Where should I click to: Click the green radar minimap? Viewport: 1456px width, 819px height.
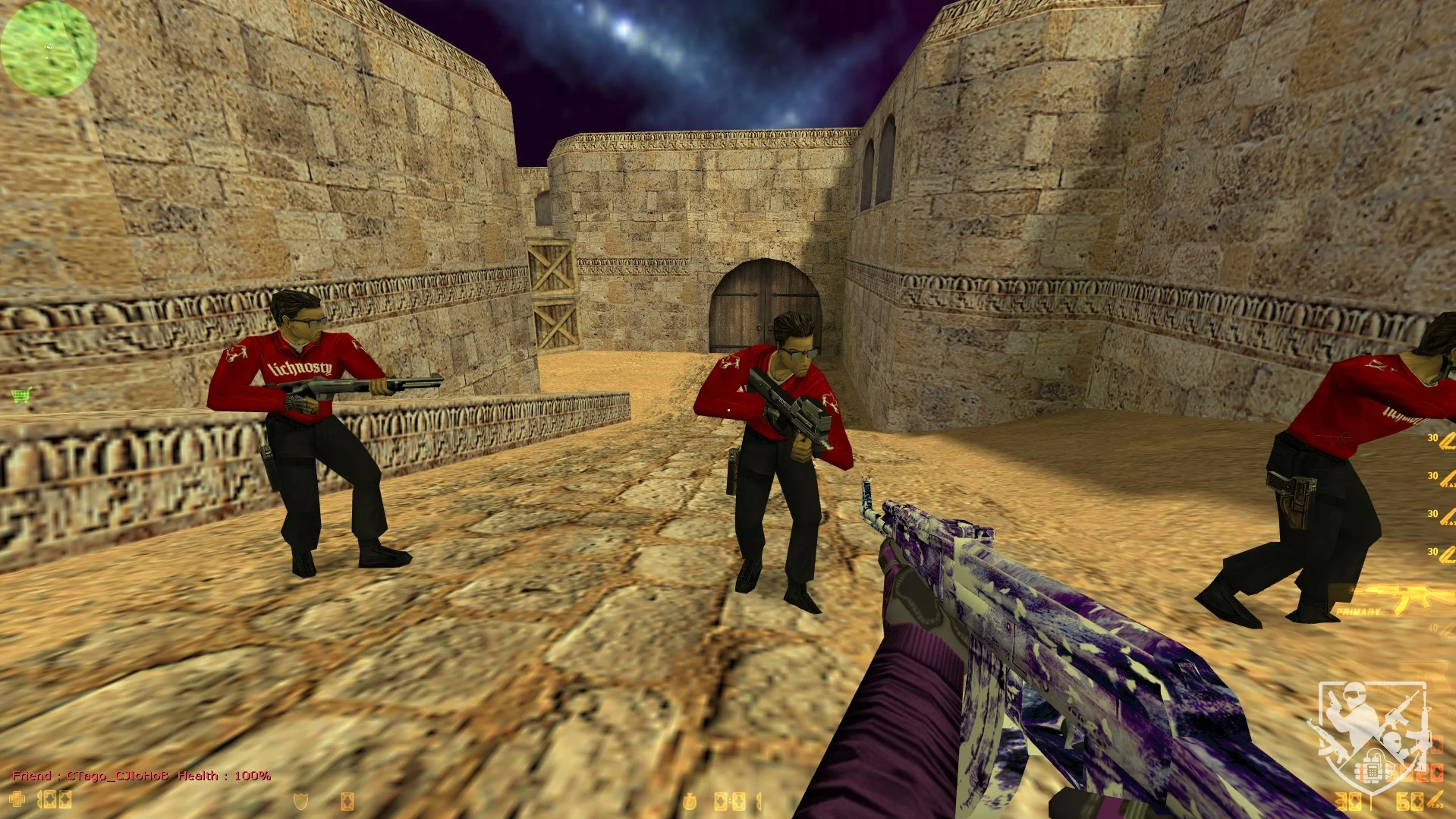pyautogui.click(x=49, y=48)
